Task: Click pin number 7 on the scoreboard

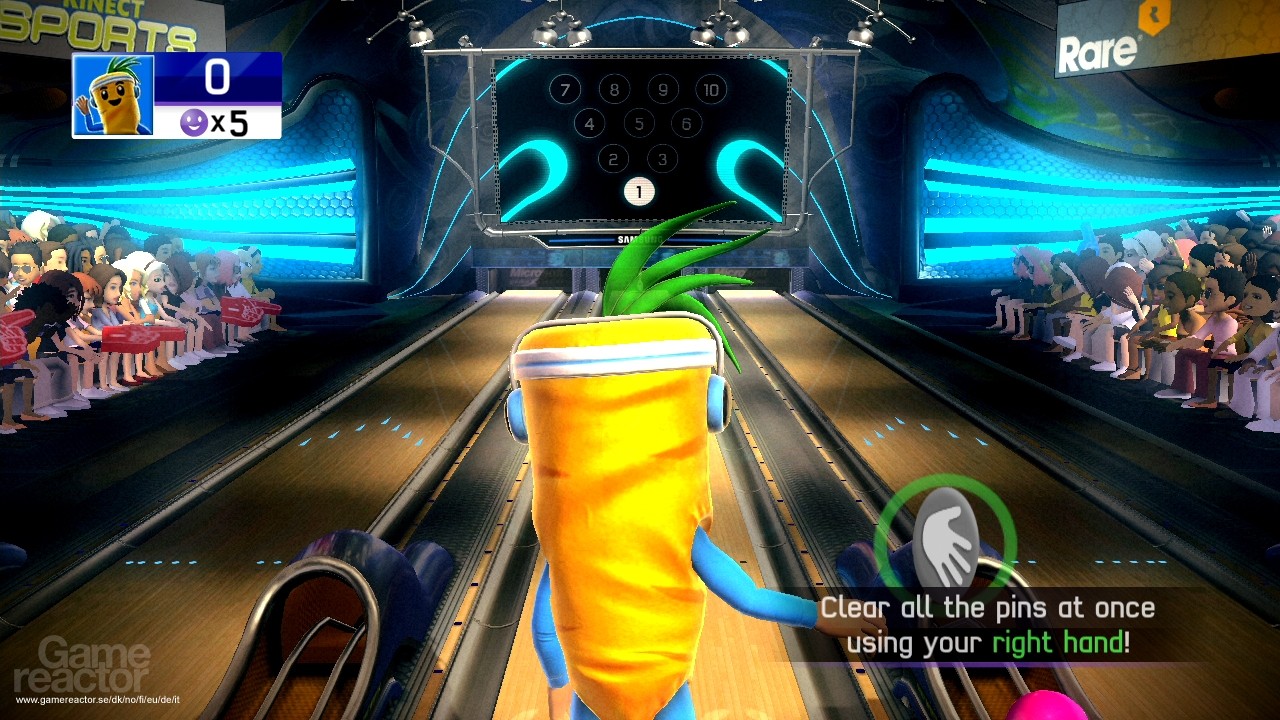Action: (564, 89)
